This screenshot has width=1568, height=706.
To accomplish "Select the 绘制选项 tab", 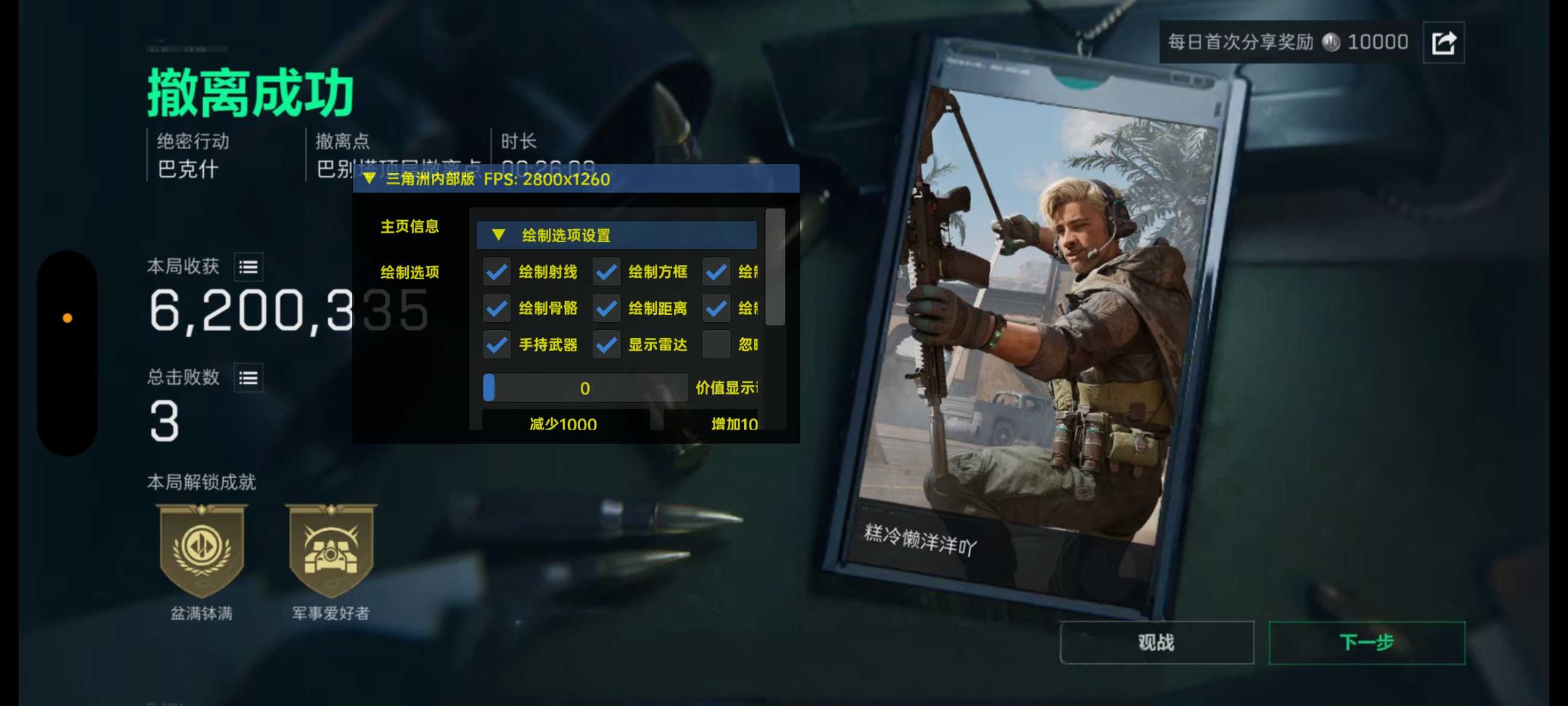I will click(409, 272).
